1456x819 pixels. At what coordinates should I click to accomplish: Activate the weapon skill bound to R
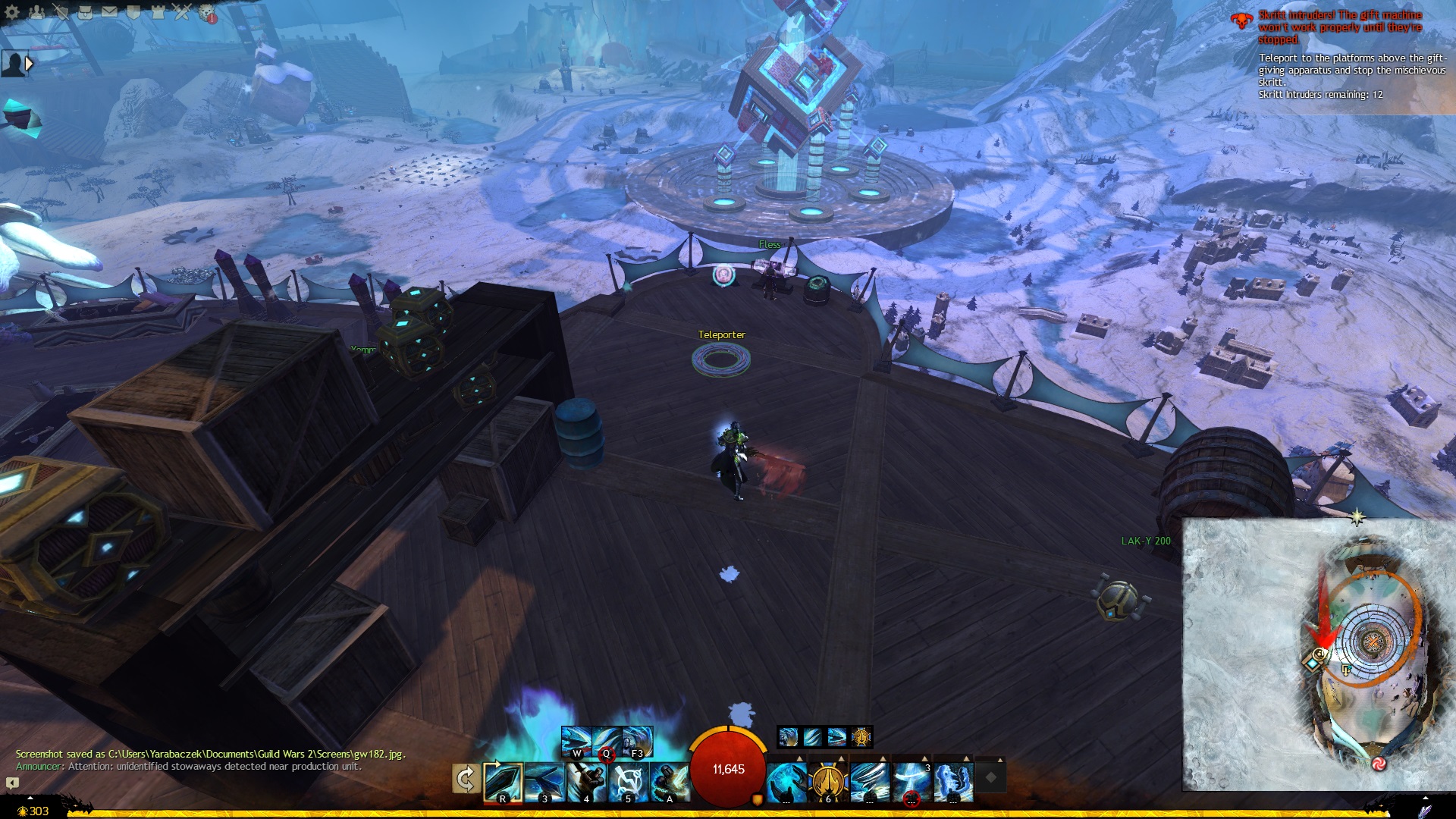click(x=503, y=782)
